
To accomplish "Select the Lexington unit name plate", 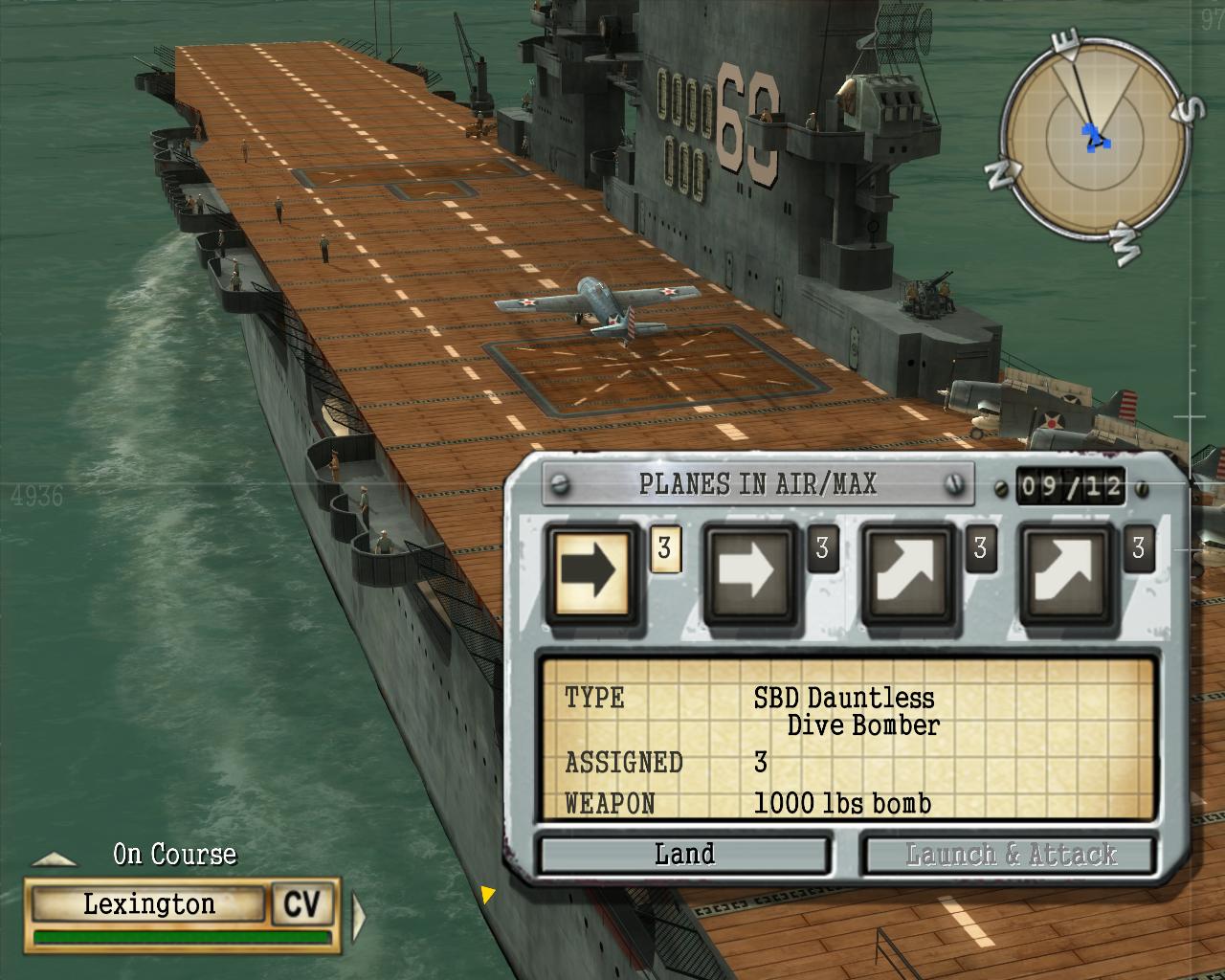I will pyautogui.click(x=147, y=904).
